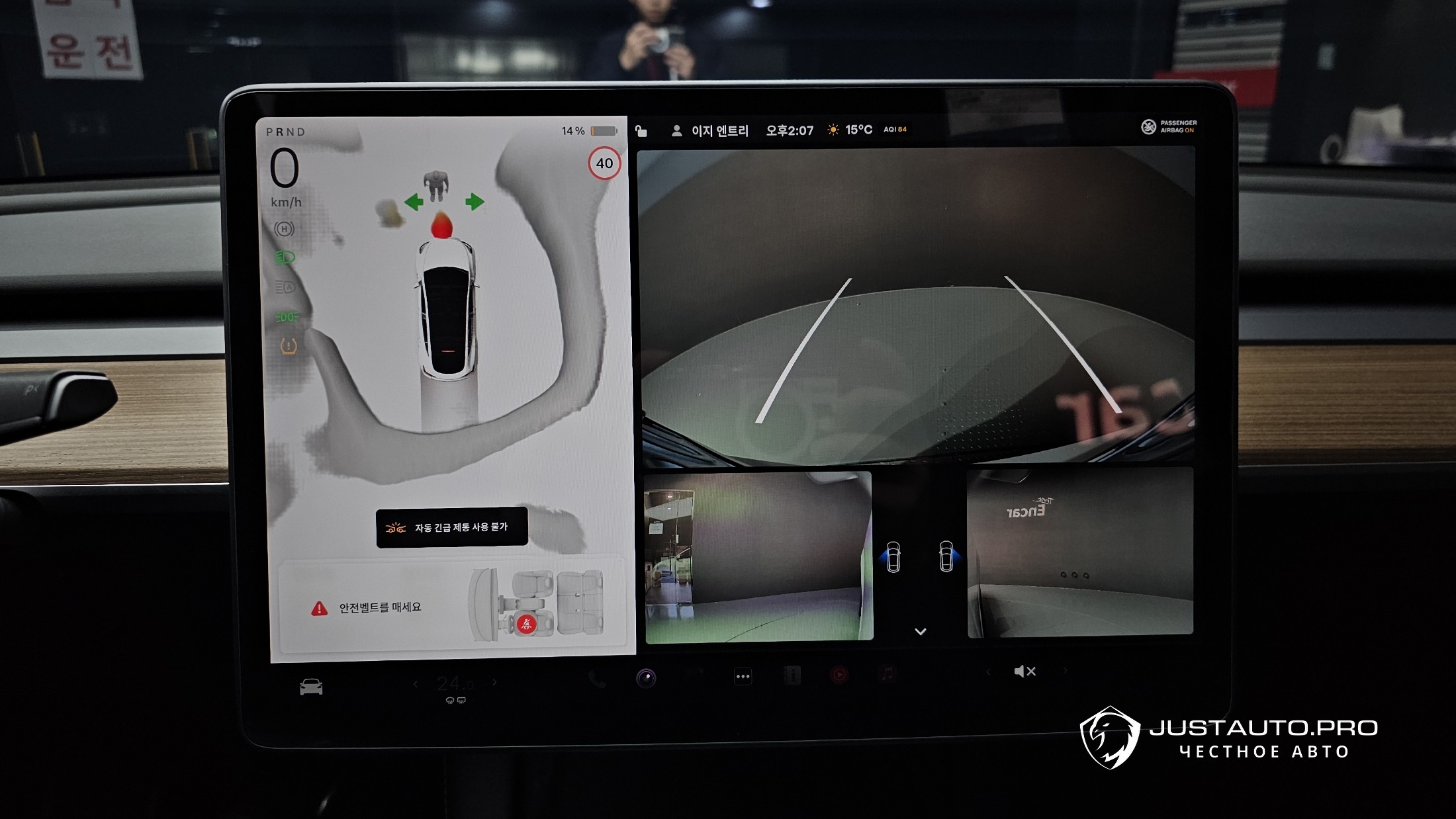Open the three-dot app launcher
The image size is (1456, 819).
click(743, 676)
